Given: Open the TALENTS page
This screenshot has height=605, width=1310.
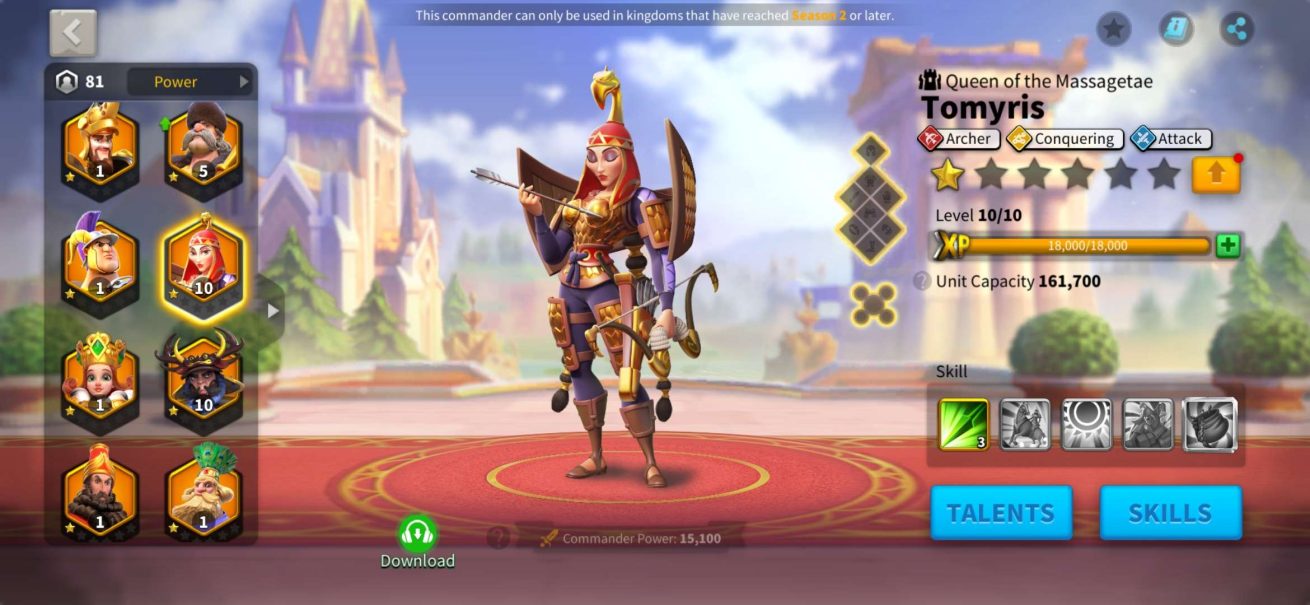Looking at the screenshot, I should pyautogui.click(x=1000, y=513).
